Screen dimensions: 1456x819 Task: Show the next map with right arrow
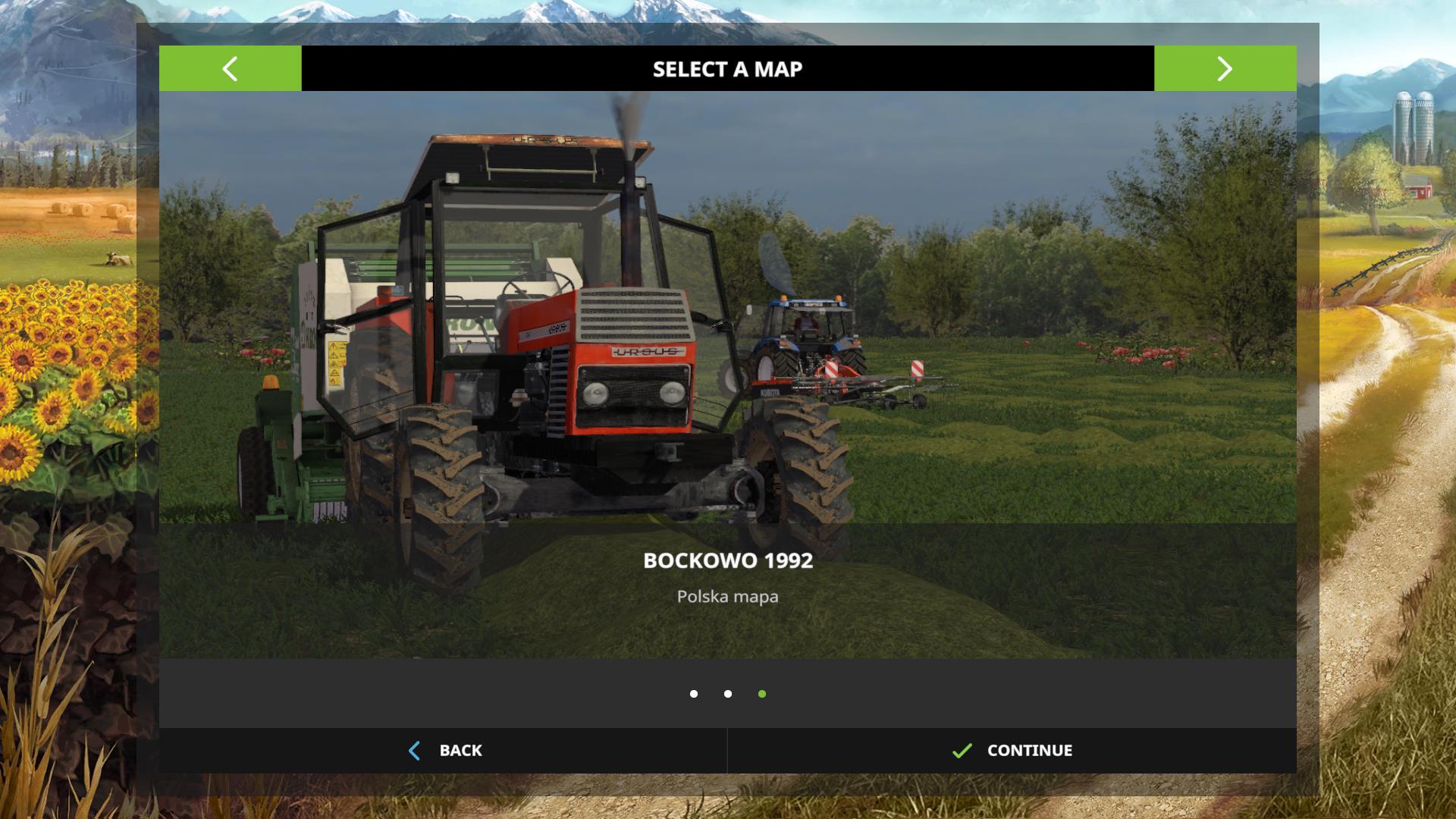coord(1225,69)
